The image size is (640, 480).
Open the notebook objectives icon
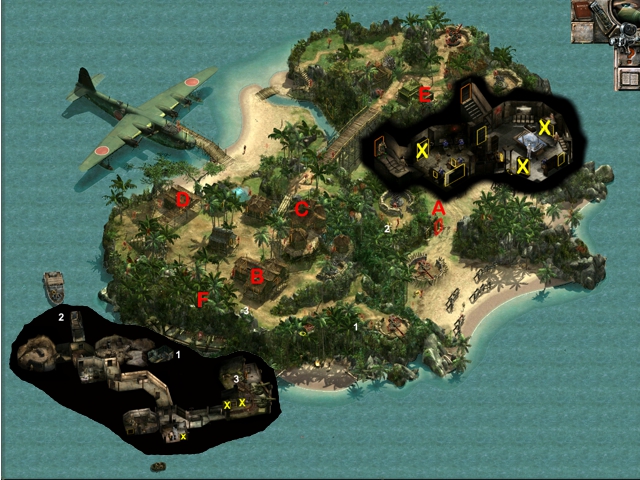[x=629, y=78]
